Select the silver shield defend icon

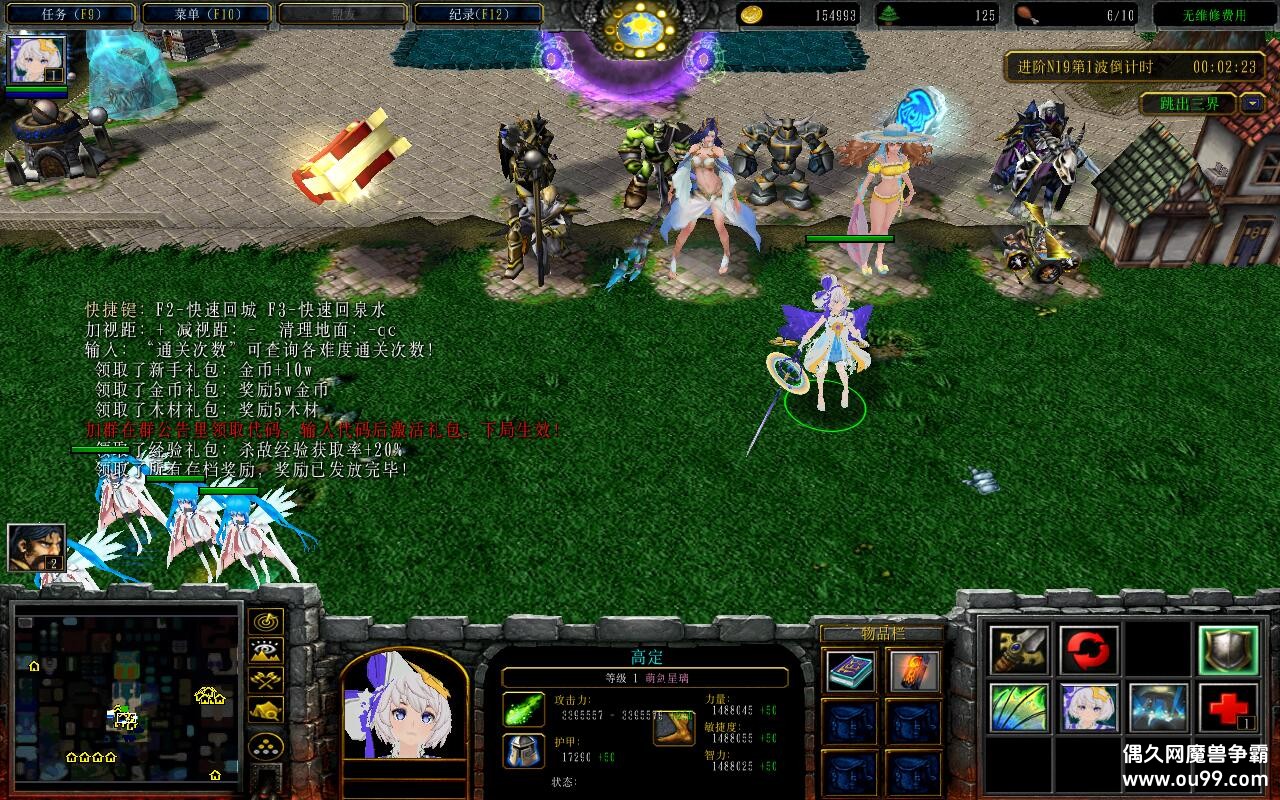pos(1228,648)
